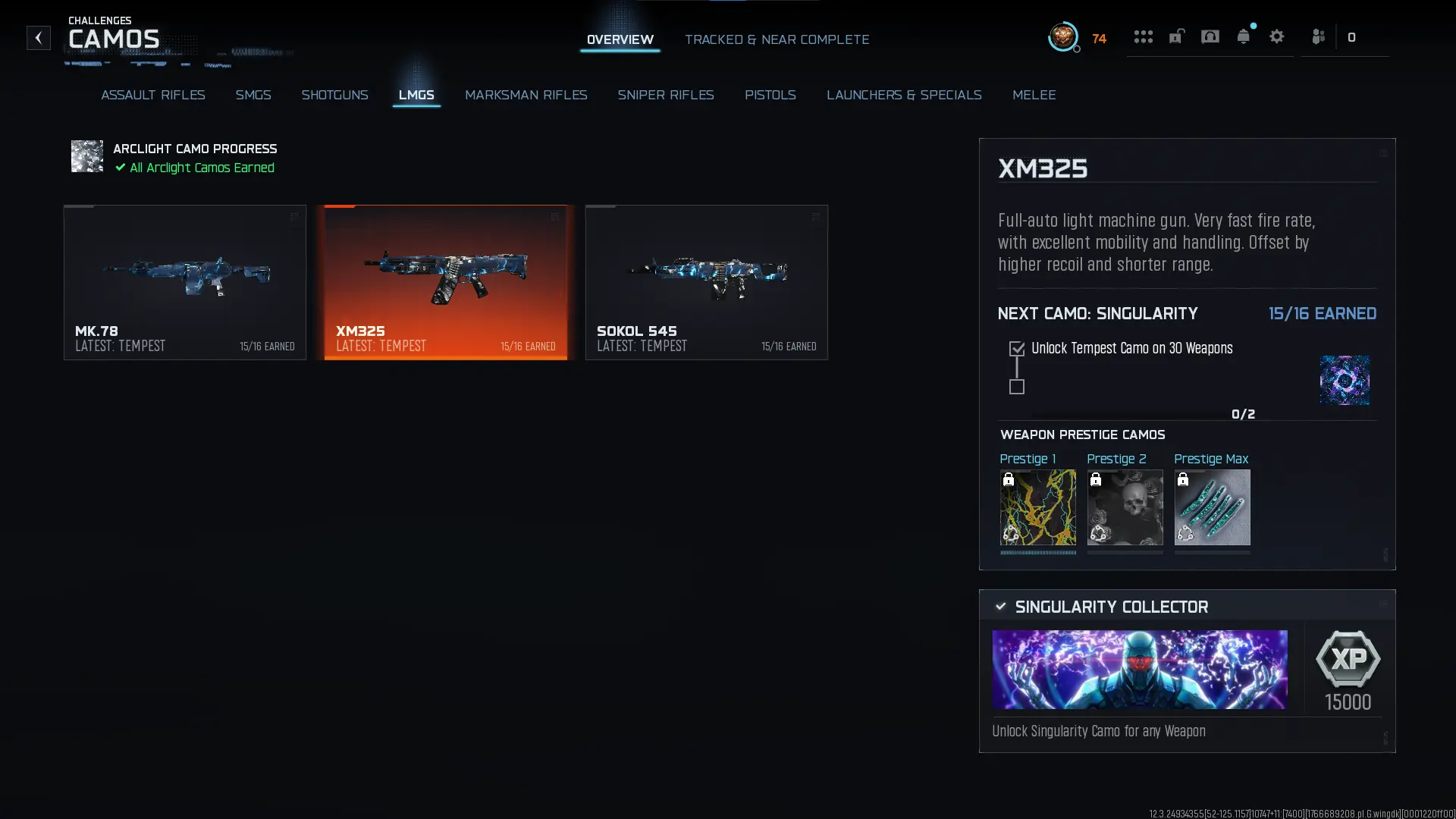Select the player profile emblem
The height and width of the screenshot is (819, 1456).
[1063, 37]
